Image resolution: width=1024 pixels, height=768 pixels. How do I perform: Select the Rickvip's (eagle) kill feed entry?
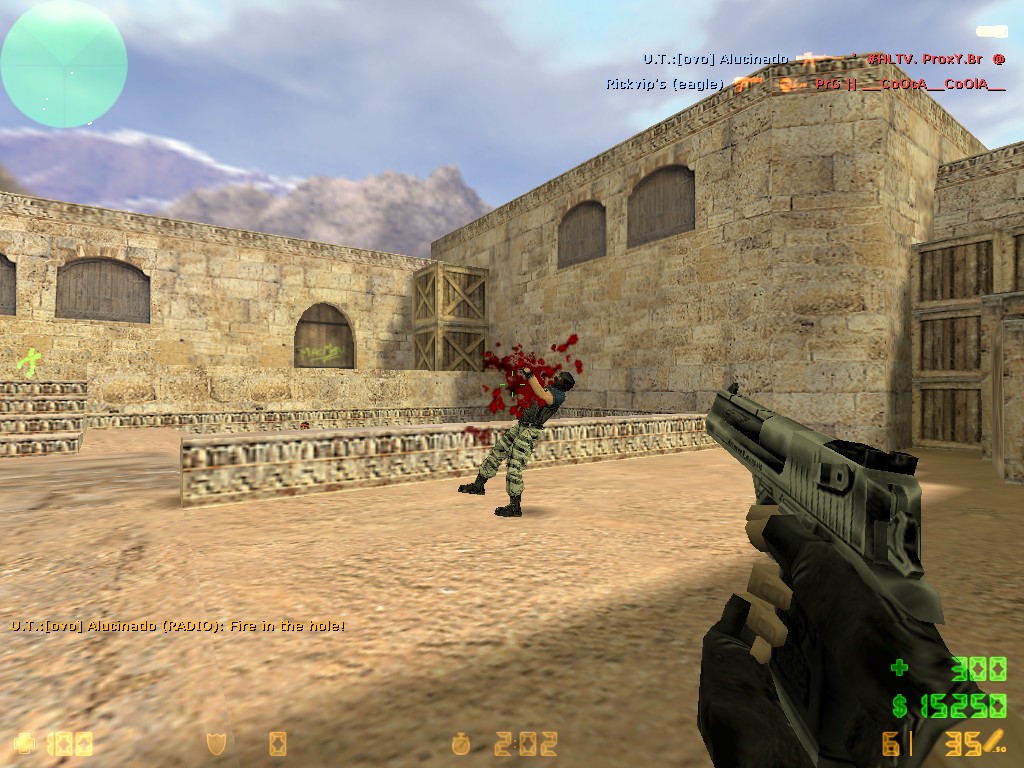click(x=805, y=84)
